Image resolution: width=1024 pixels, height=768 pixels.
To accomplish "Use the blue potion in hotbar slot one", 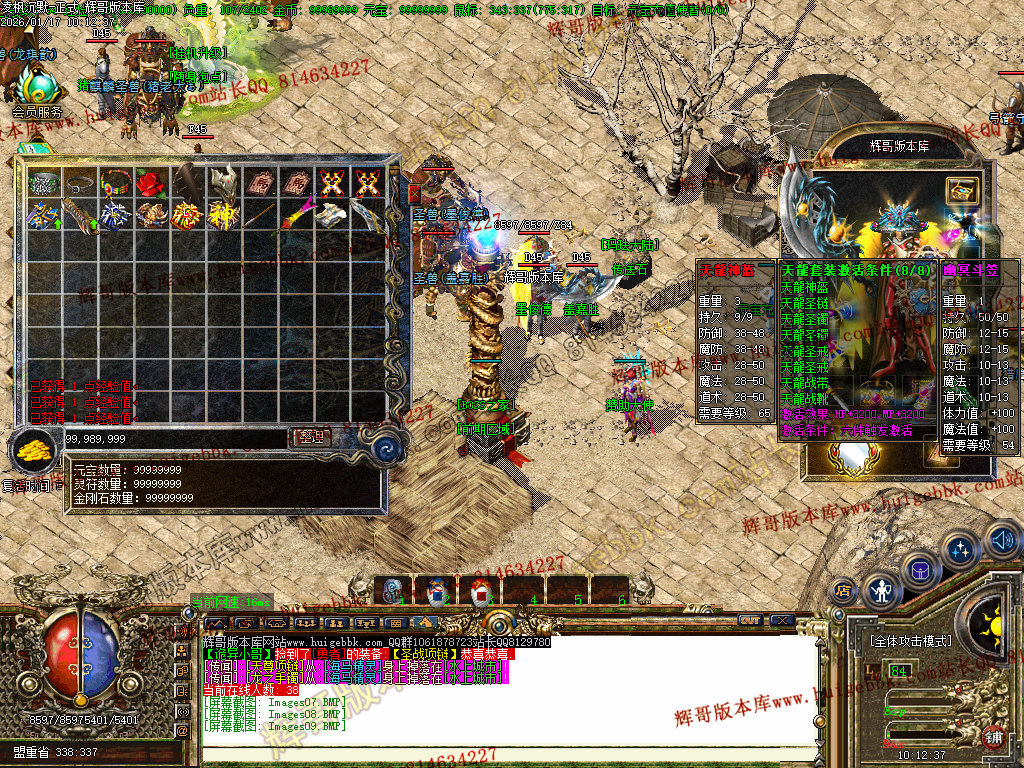I will point(393,590).
